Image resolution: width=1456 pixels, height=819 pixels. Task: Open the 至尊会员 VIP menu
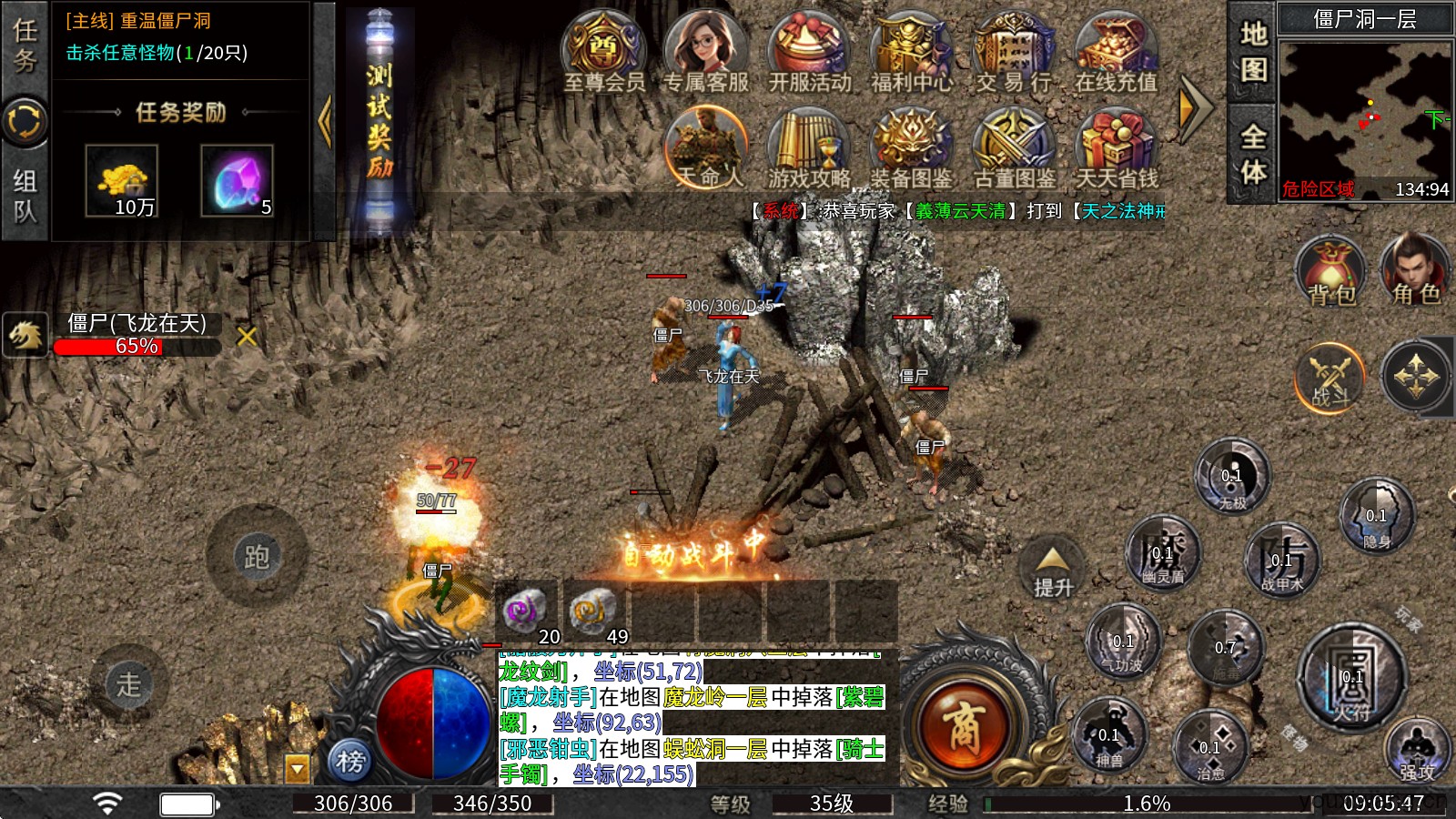pyautogui.click(x=603, y=51)
